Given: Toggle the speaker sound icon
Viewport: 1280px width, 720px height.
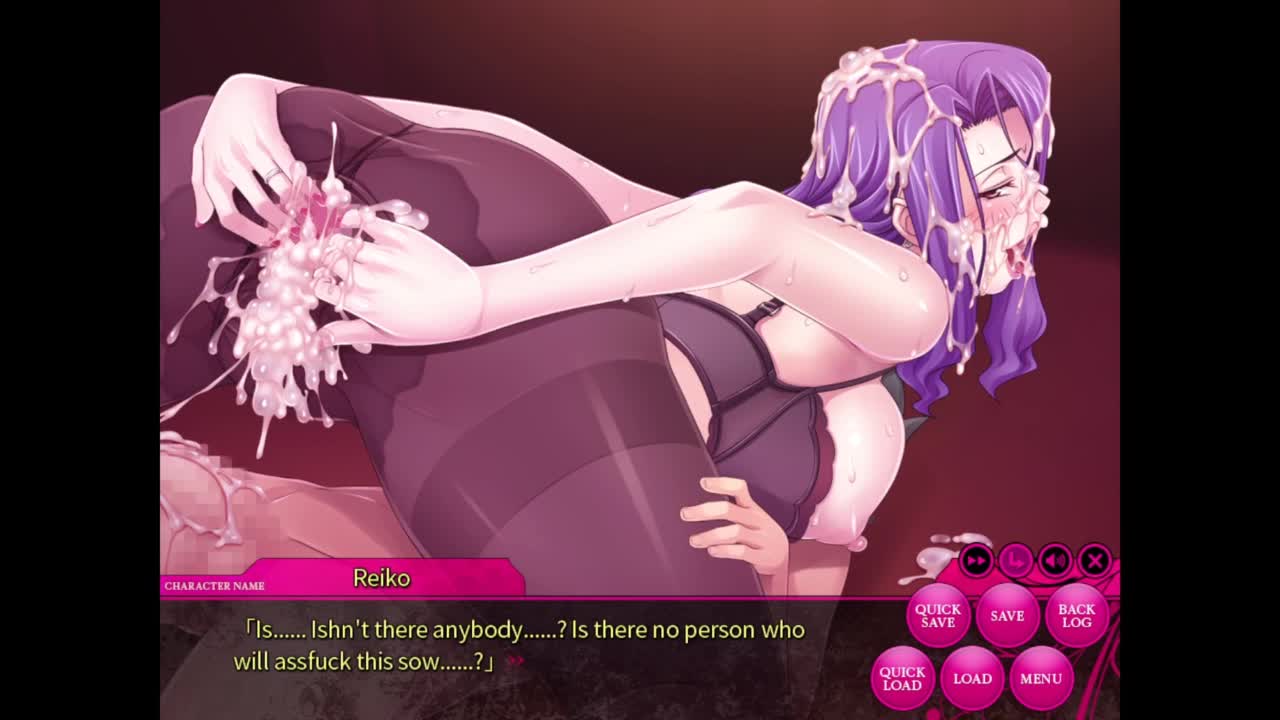Looking at the screenshot, I should click(1055, 561).
